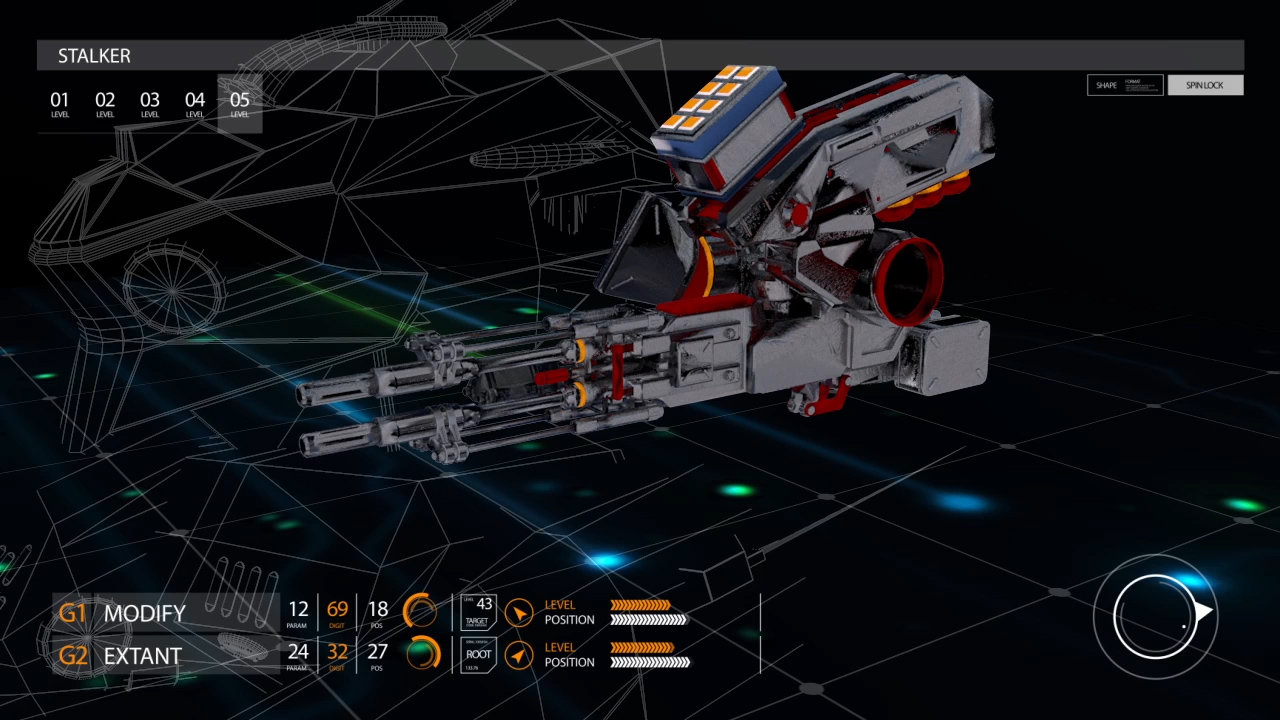The width and height of the screenshot is (1280, 720).
Task: Select the G1 Modify row
Action: click(x=165, y=613)
